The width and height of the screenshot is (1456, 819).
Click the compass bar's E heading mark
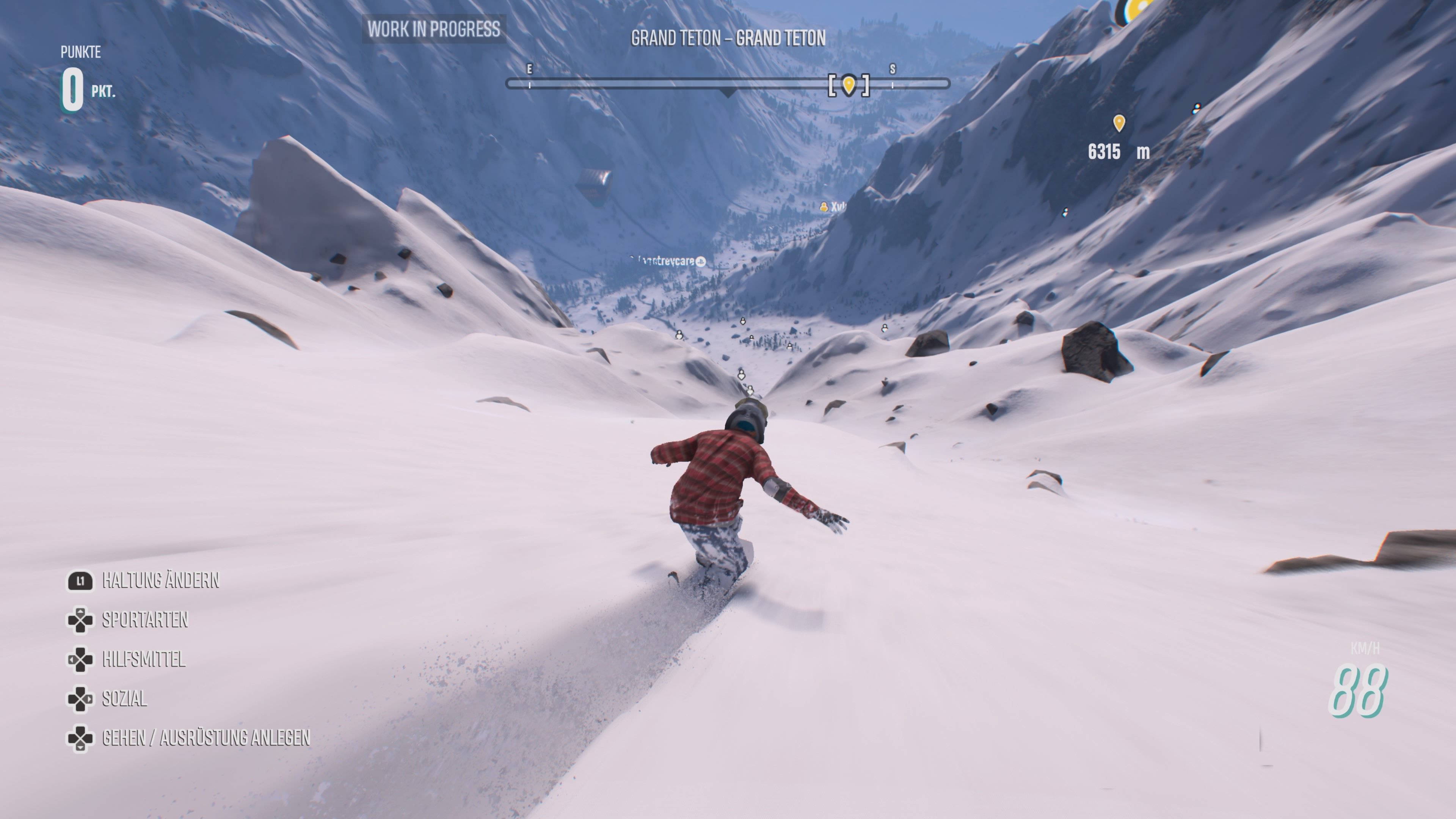tap(530, 69)
